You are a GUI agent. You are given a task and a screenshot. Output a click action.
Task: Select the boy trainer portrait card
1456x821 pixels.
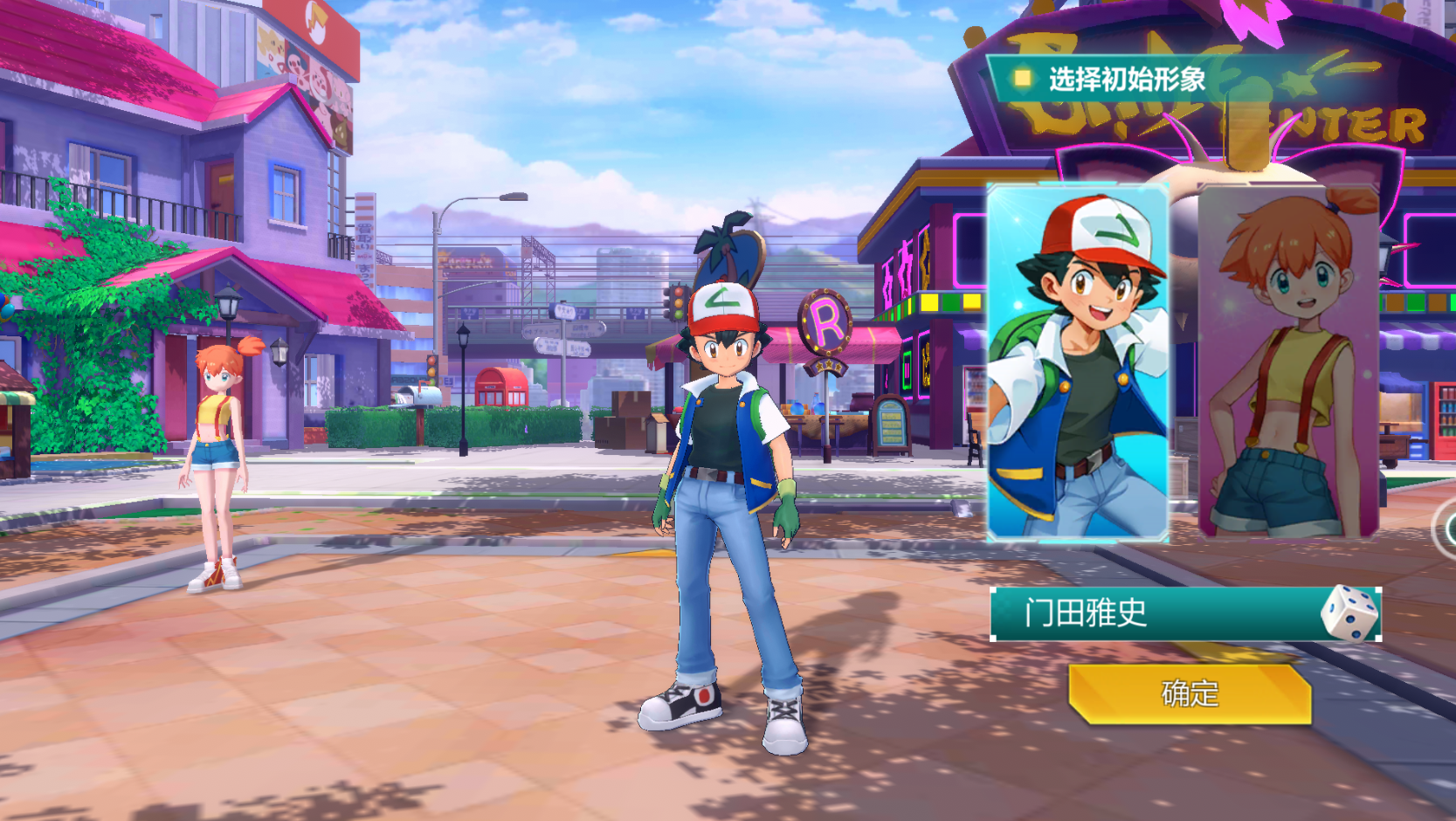[x=1077, y=362]
